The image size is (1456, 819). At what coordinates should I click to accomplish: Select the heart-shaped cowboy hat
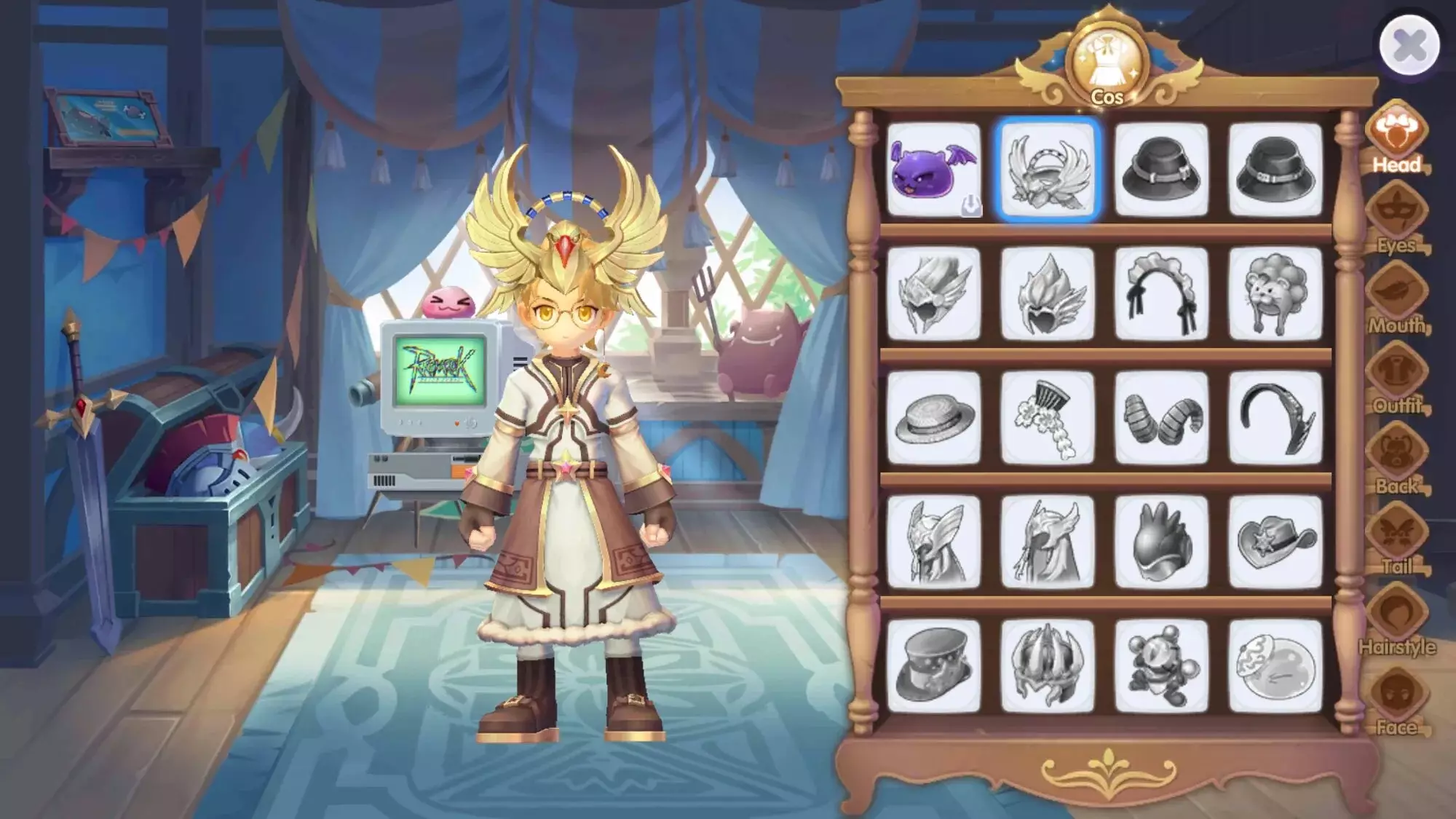tap(1275, 542)
